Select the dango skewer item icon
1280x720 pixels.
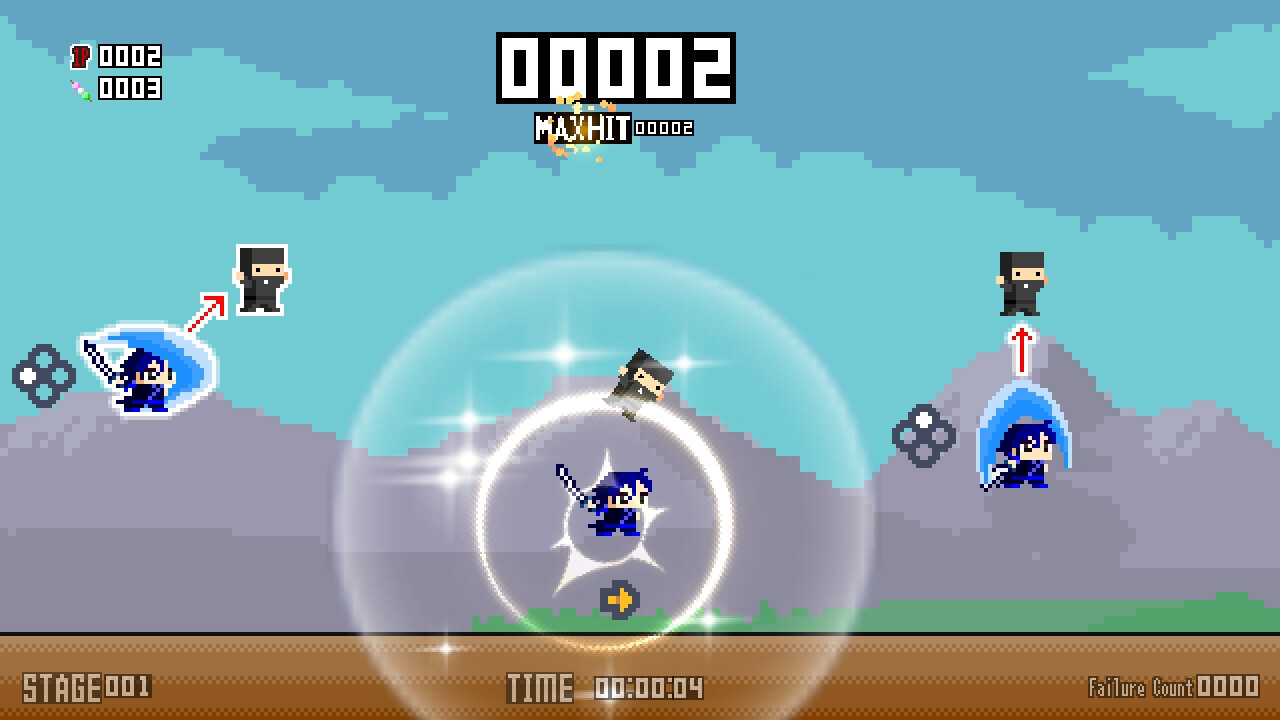click(x=81, y=88)
